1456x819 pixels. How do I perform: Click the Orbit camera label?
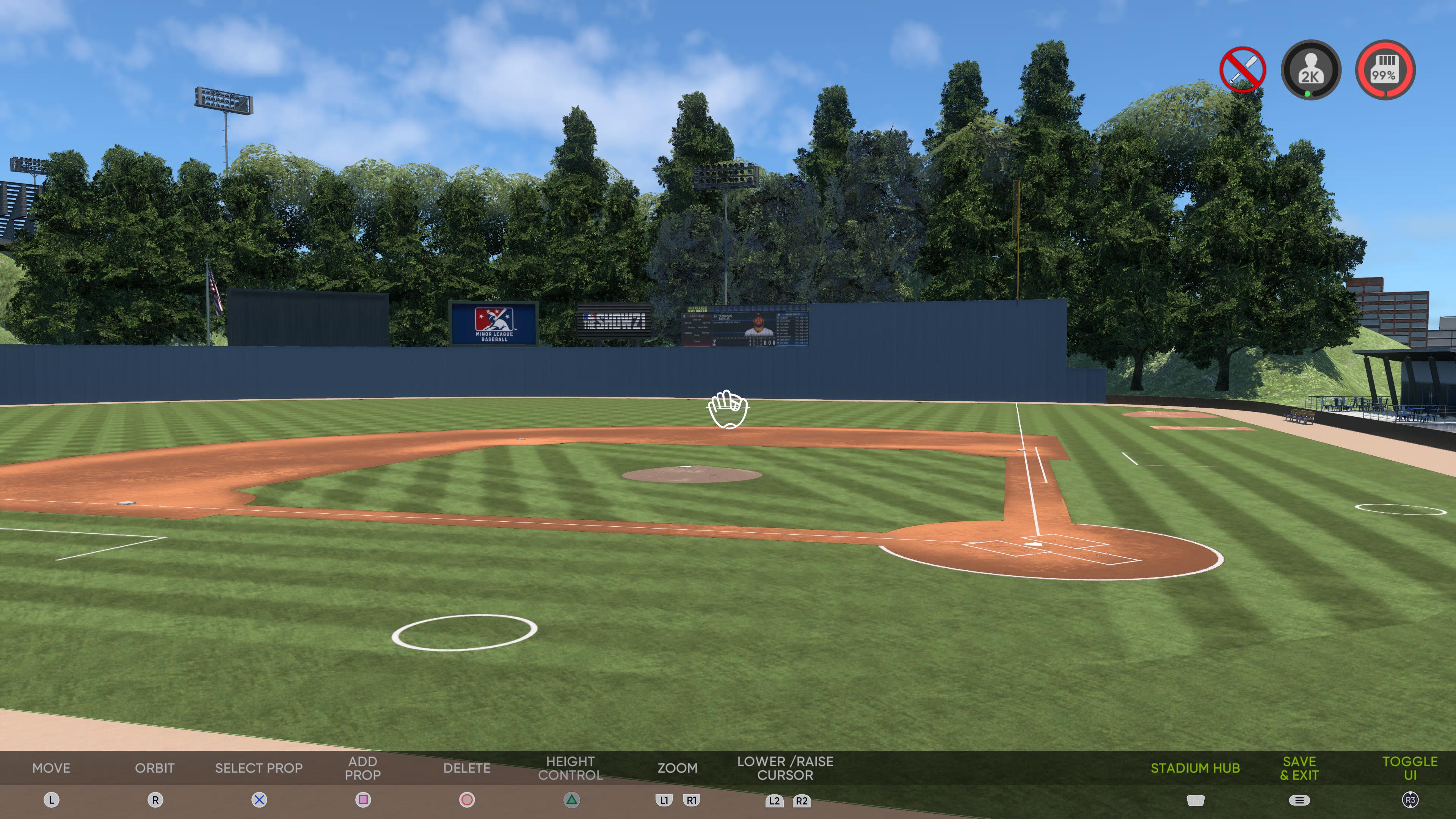click(x=155, y=768)
